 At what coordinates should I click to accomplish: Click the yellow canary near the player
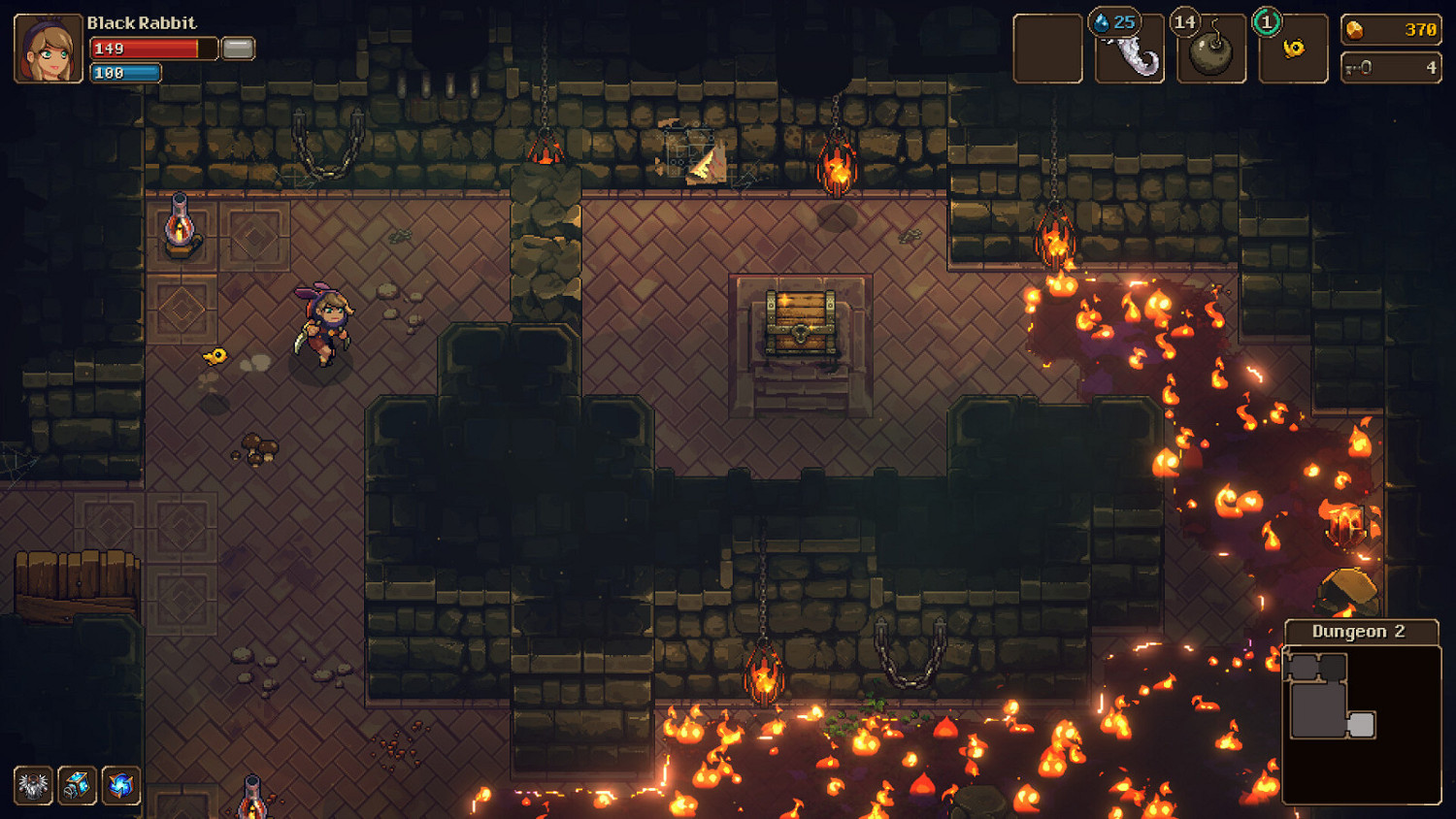215,357
